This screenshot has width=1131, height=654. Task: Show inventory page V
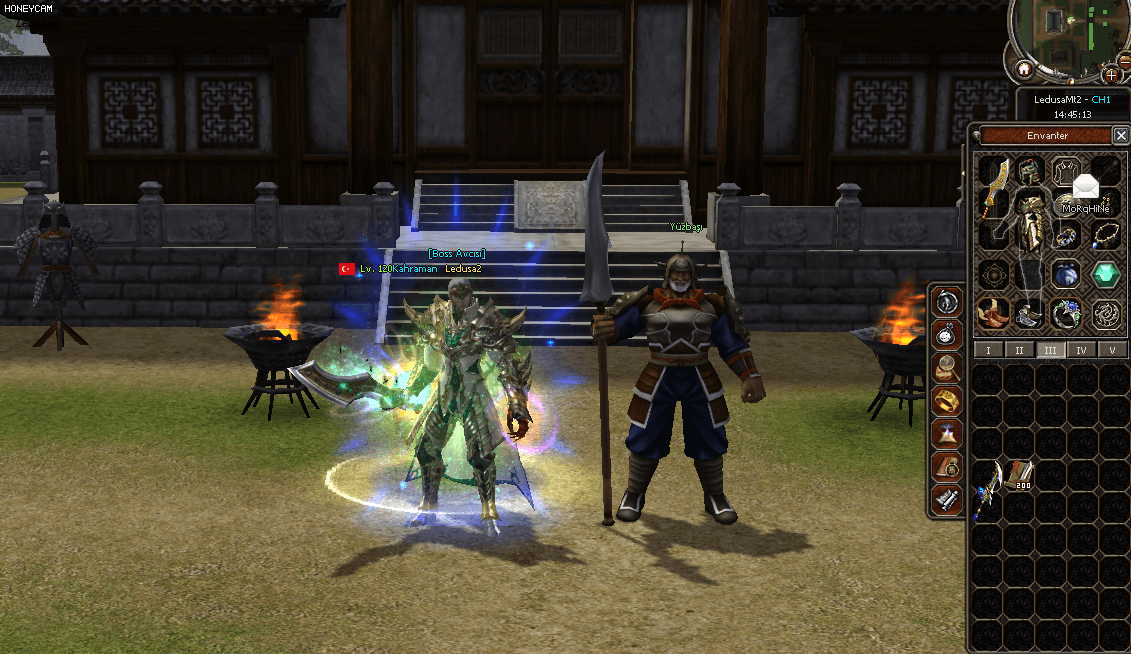tap(1112, 350)
